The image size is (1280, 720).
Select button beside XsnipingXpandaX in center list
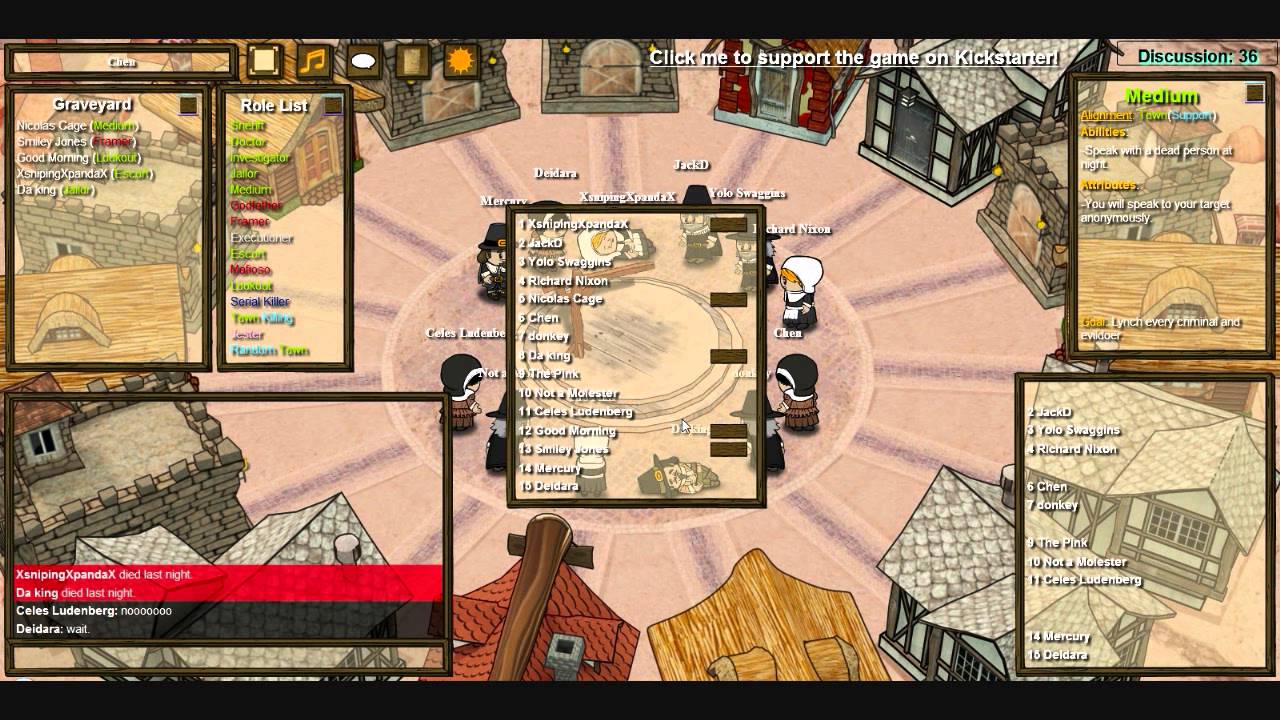728,225
